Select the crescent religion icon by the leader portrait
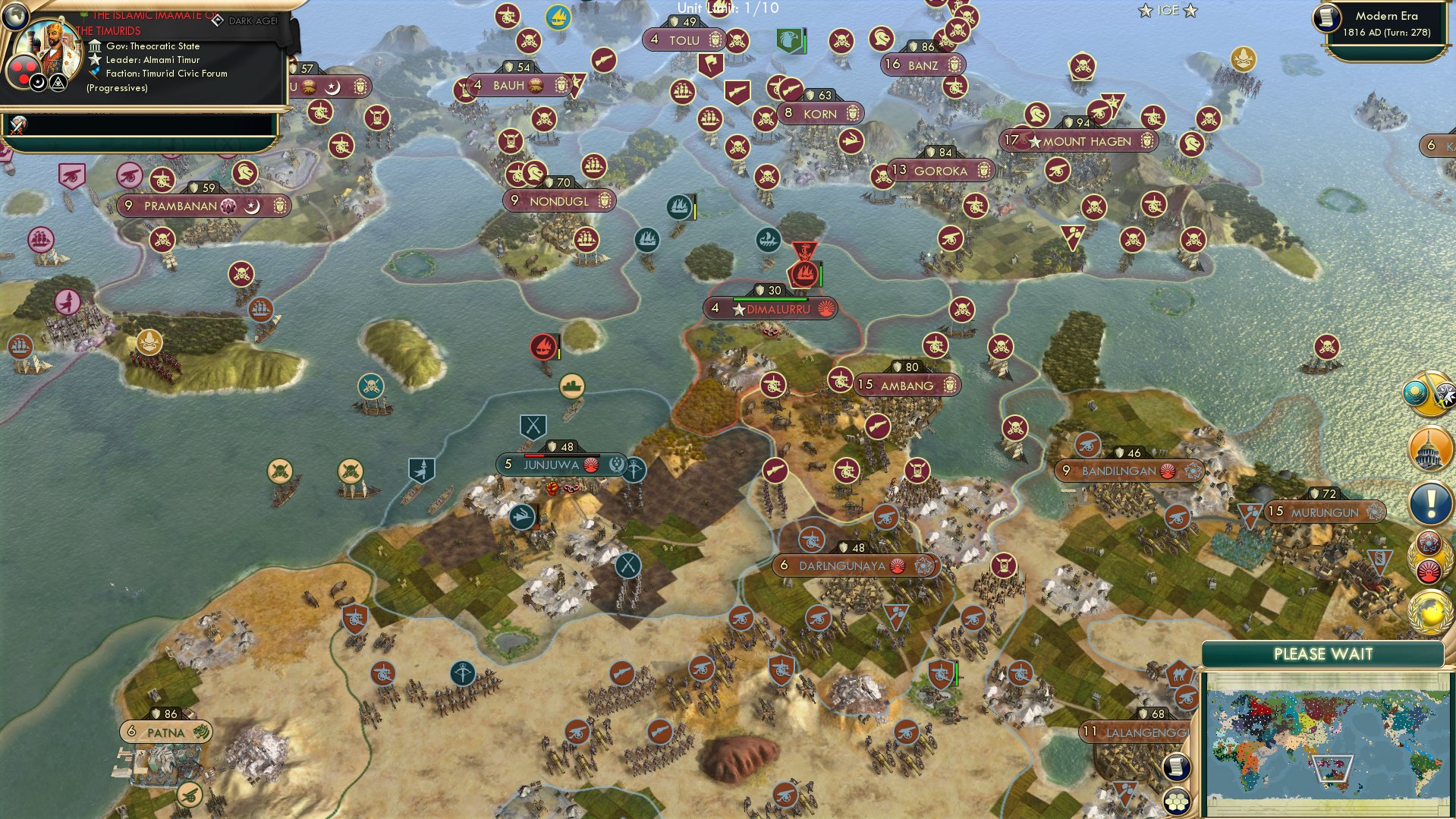Image resolution: width=1456 pixels, height=819 pixels. pos(38,85)
